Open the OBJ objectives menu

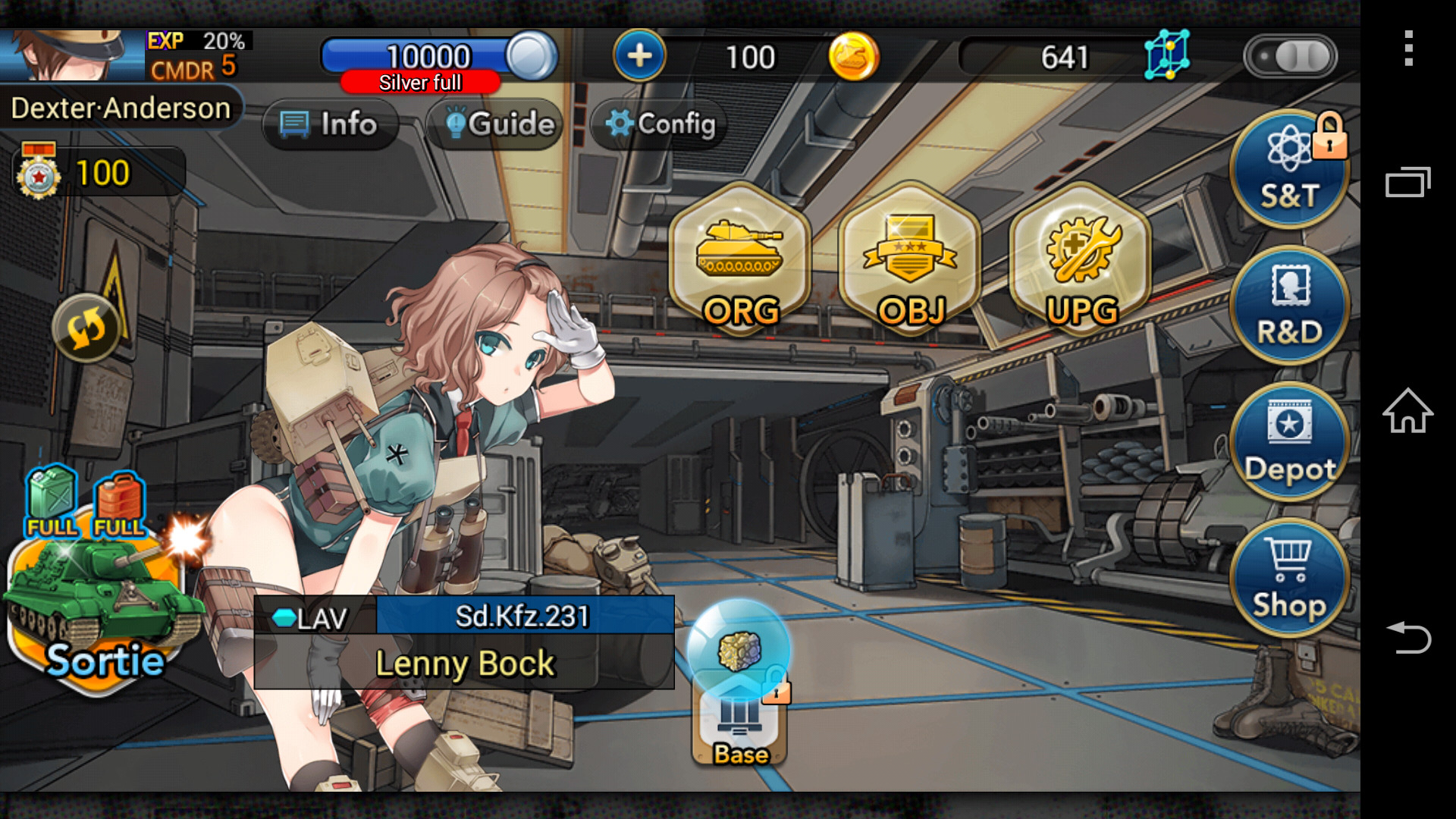coord(909,265)
